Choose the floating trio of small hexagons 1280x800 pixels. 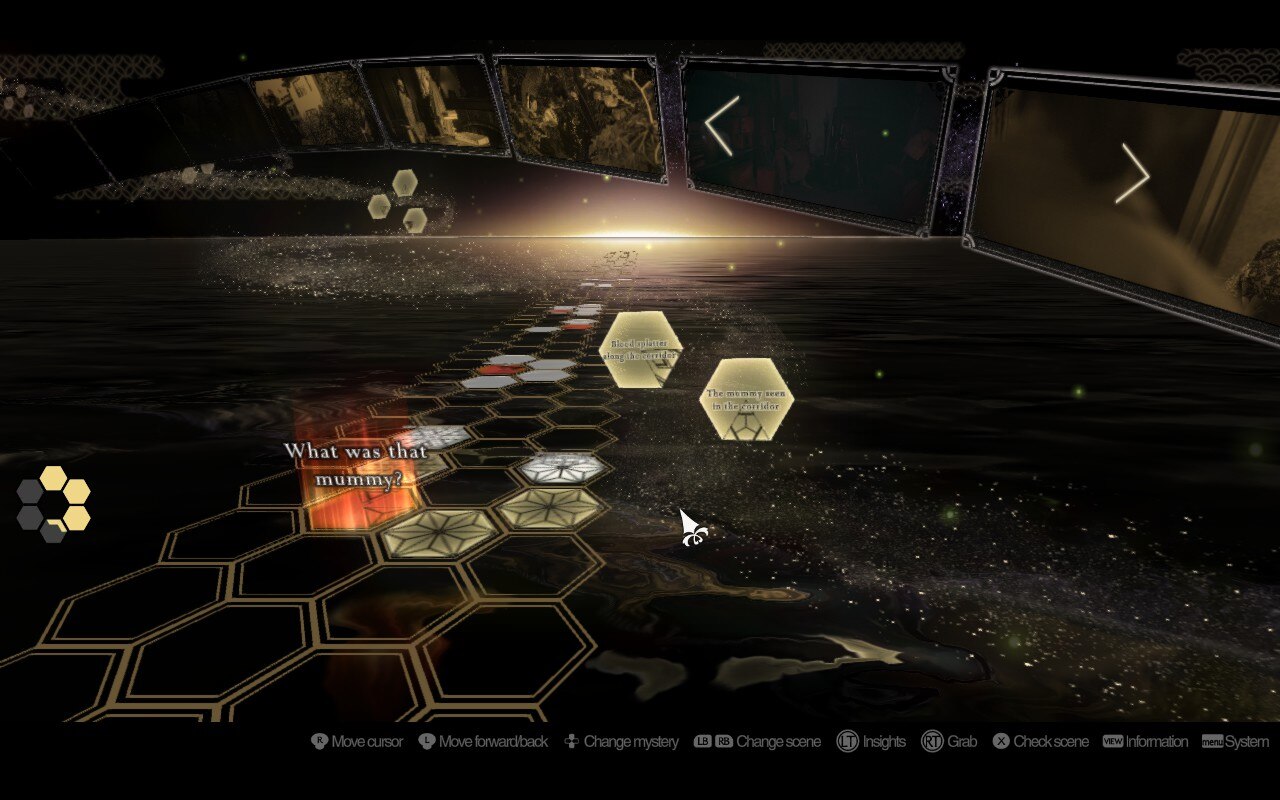click(398, 201)
